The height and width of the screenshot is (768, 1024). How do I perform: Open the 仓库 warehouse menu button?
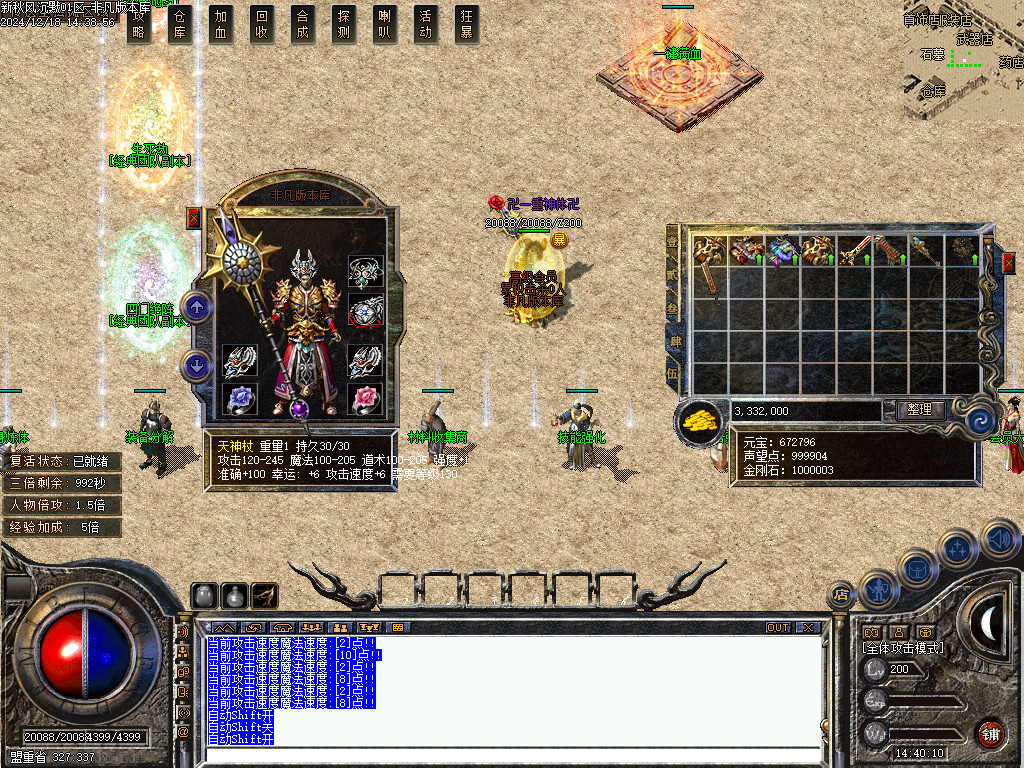pos(180,24)
